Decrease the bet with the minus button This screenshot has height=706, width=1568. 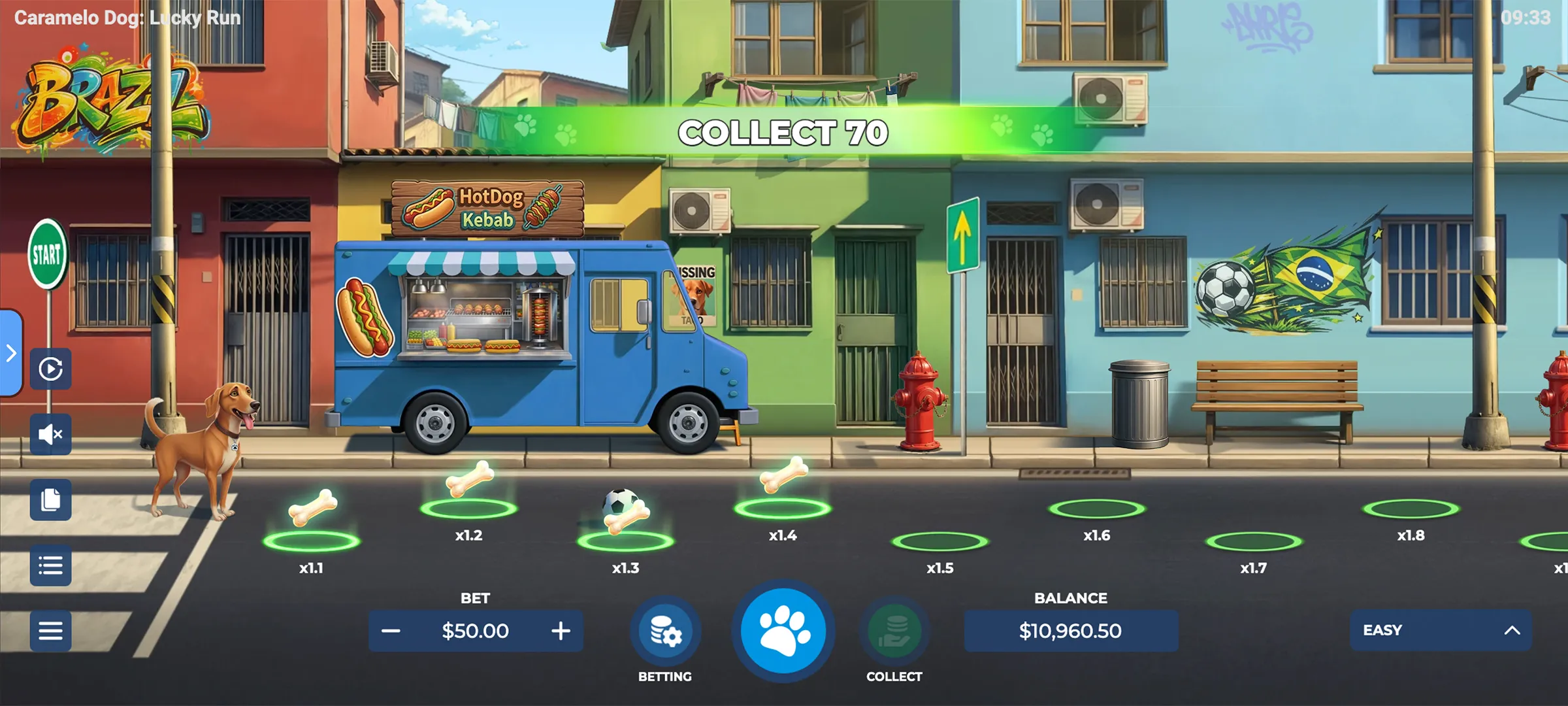pyautogui.click(x=391, y=631)
